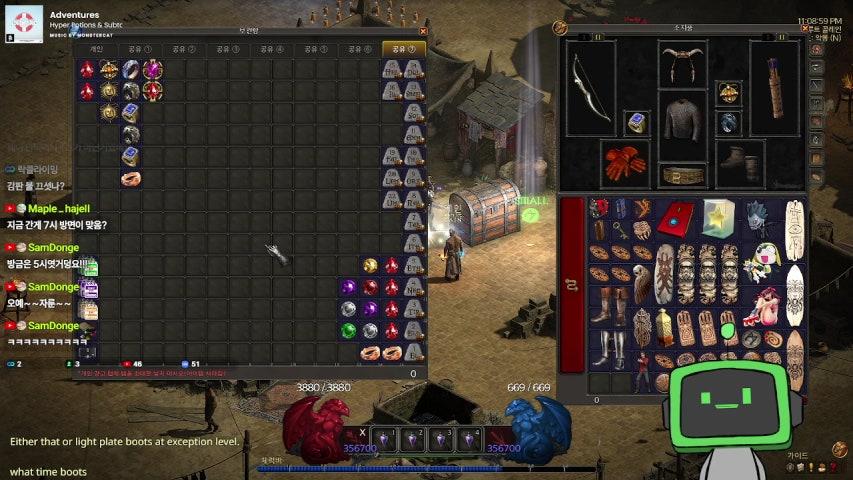
Task: Use the purple potion in belt slot 1
Action: [x=384, y=440]
